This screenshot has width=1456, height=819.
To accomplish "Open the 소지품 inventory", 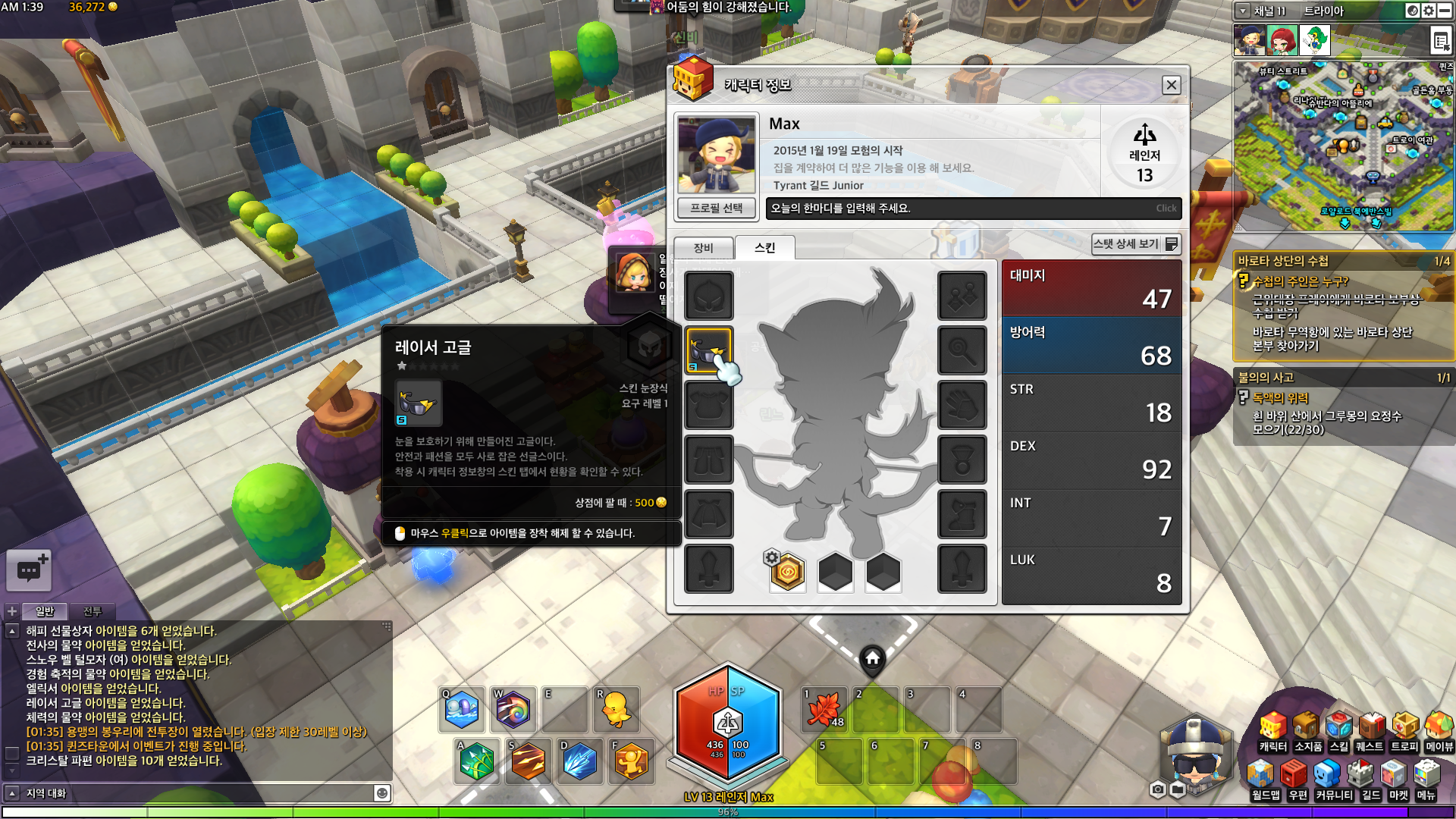I will [x=1307, y=732].
